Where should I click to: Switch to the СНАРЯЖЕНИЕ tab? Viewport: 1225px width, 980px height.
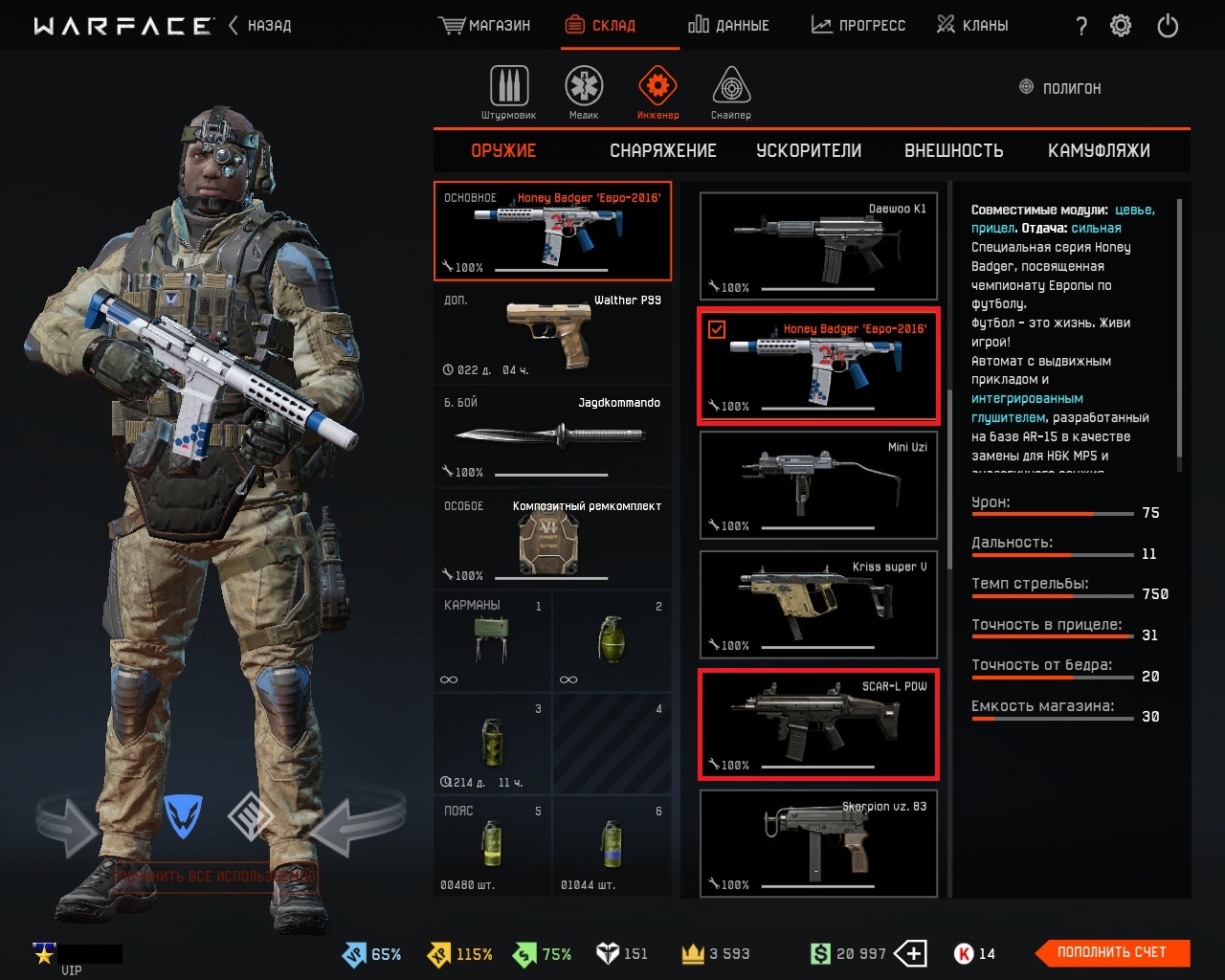pos(663,151)
